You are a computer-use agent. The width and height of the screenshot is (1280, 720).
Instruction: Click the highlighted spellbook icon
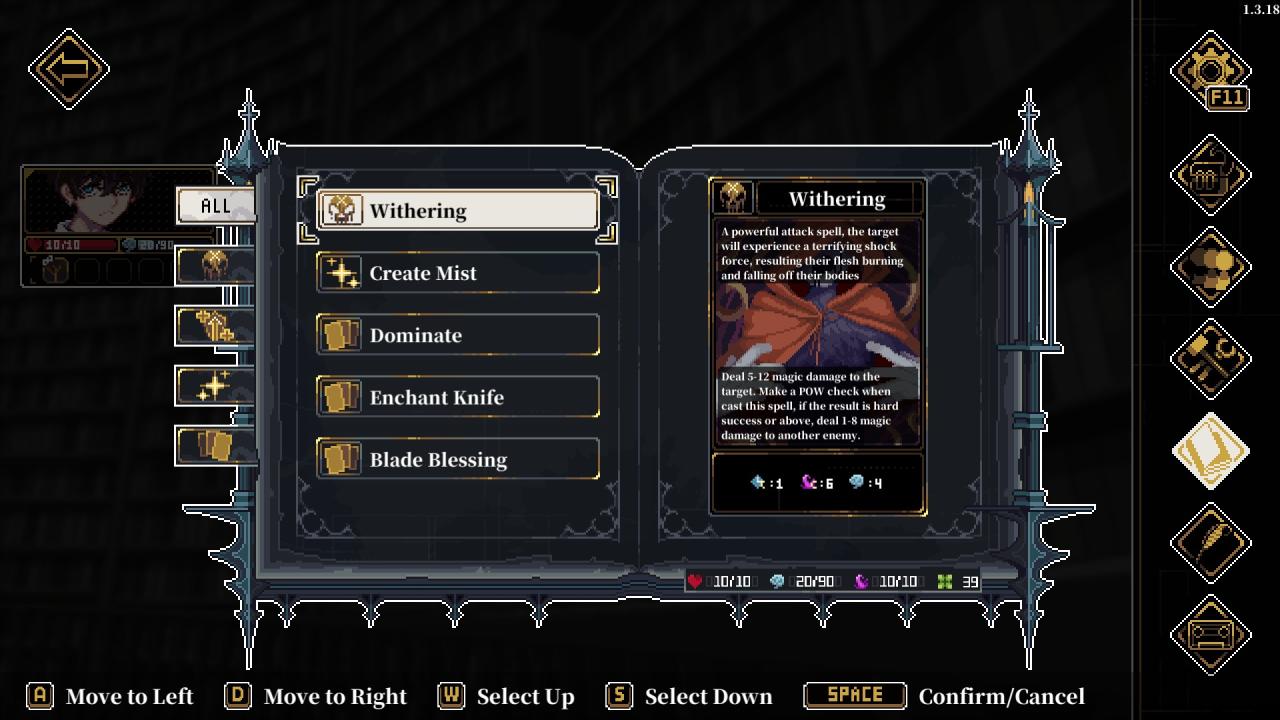click(1210, 450)
